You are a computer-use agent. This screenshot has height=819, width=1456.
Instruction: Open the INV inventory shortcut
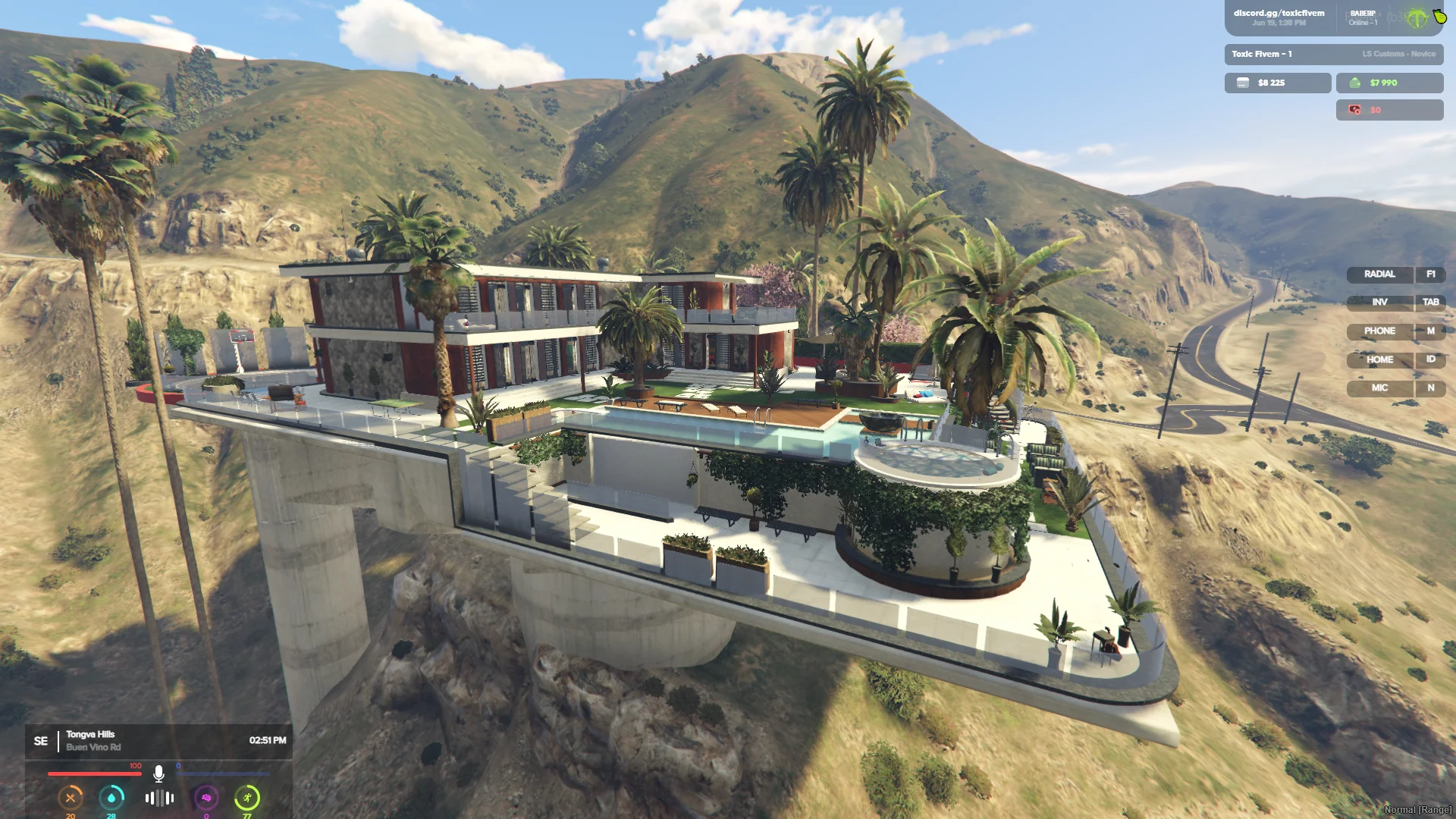[1379, 303]
